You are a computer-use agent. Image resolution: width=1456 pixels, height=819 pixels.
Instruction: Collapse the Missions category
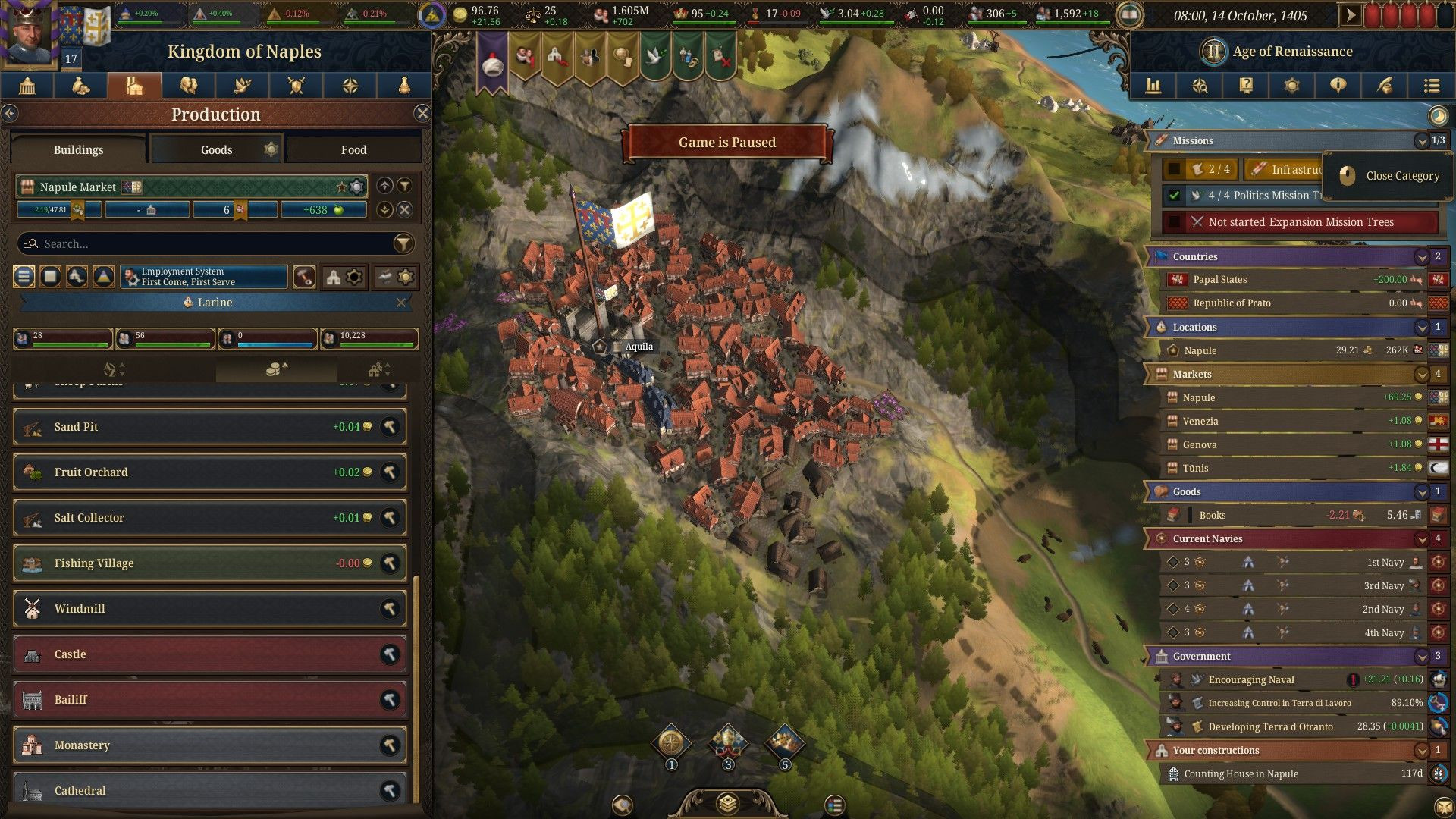click(1421, 141)
